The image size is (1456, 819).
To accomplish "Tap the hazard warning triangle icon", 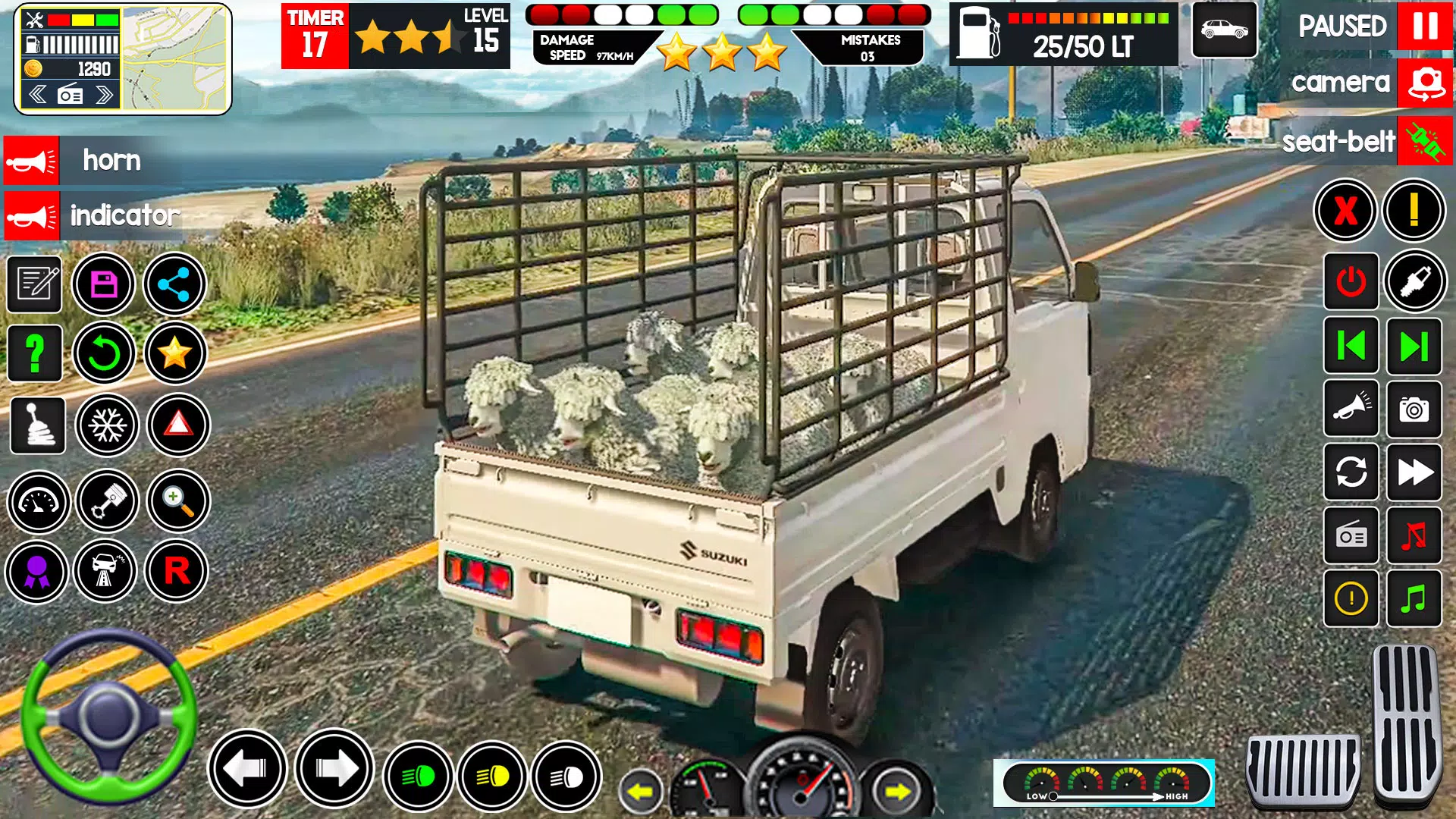I will 177,426.
